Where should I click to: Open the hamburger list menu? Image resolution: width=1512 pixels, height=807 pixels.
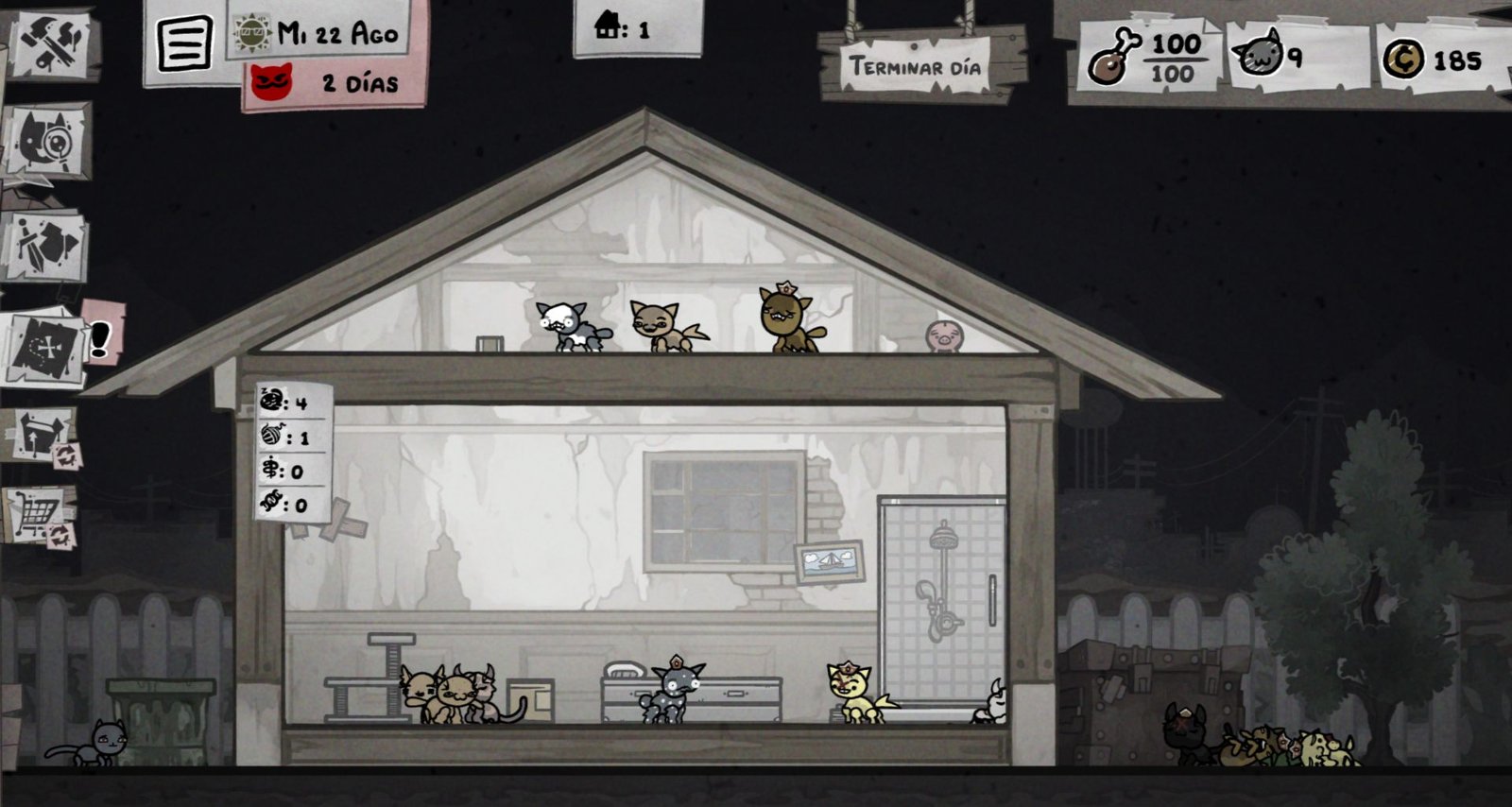click(184, 43)
